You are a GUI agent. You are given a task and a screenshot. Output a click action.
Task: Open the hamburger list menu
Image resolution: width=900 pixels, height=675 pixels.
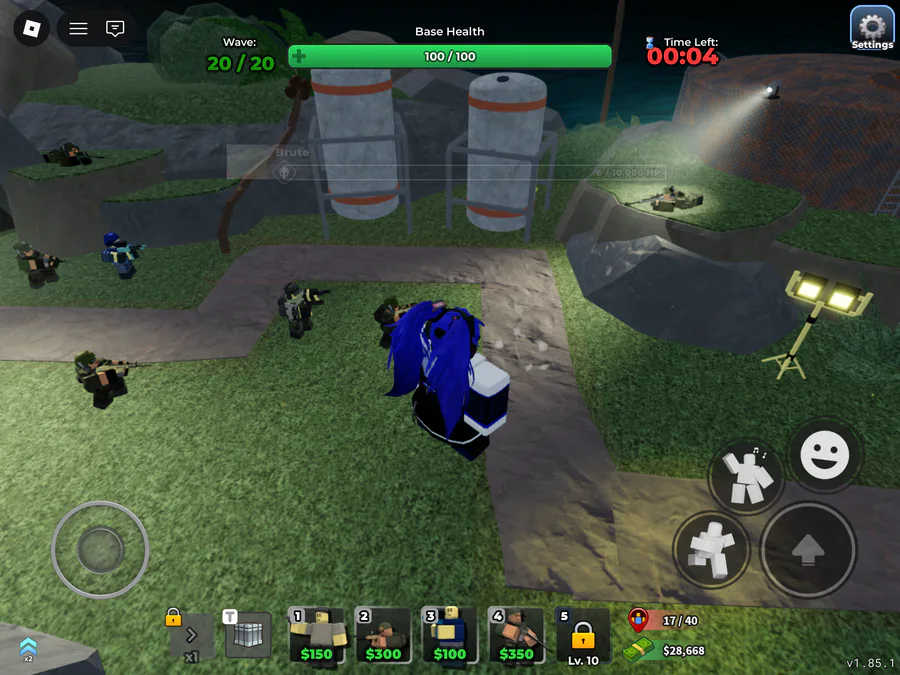click(78, 28)
